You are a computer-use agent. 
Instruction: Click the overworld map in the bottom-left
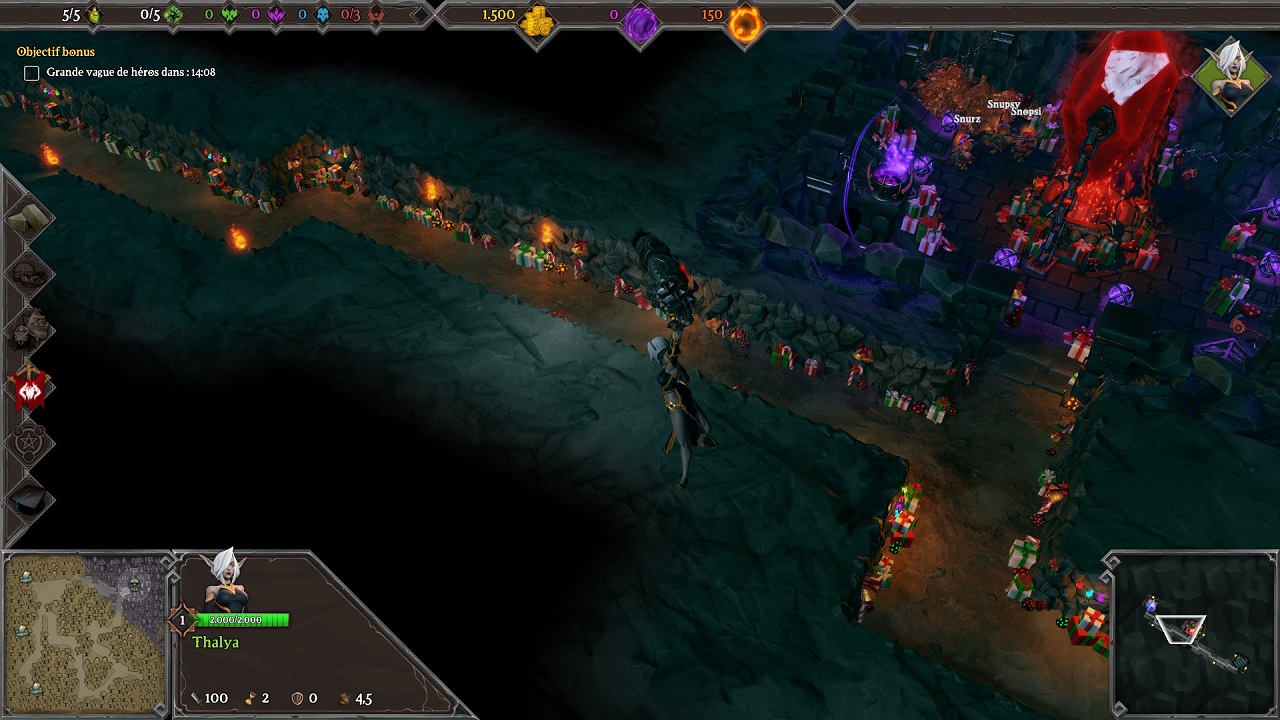coord(84,633)
